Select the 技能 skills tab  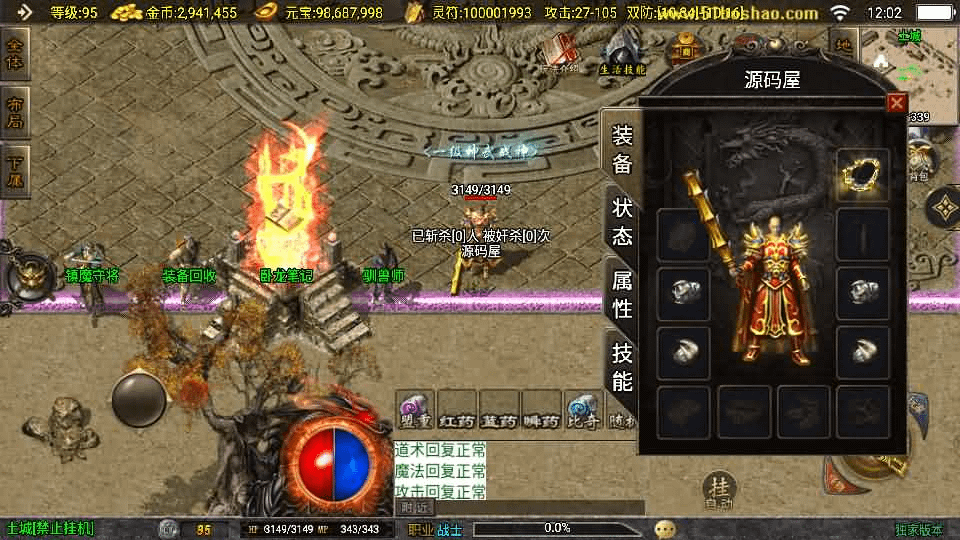[621, 366]
